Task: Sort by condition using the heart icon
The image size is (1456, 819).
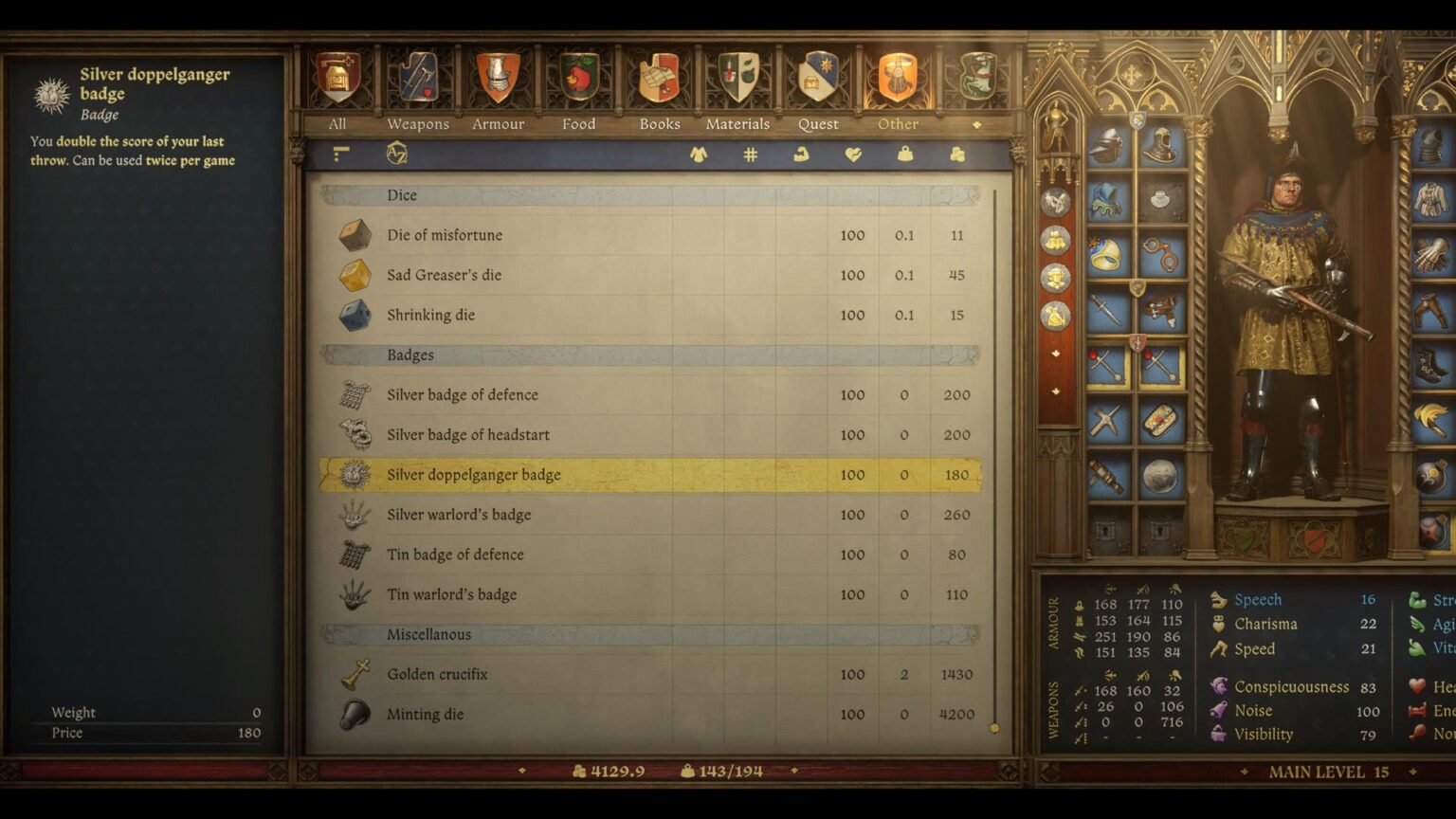Action: [x=853, y=155]
